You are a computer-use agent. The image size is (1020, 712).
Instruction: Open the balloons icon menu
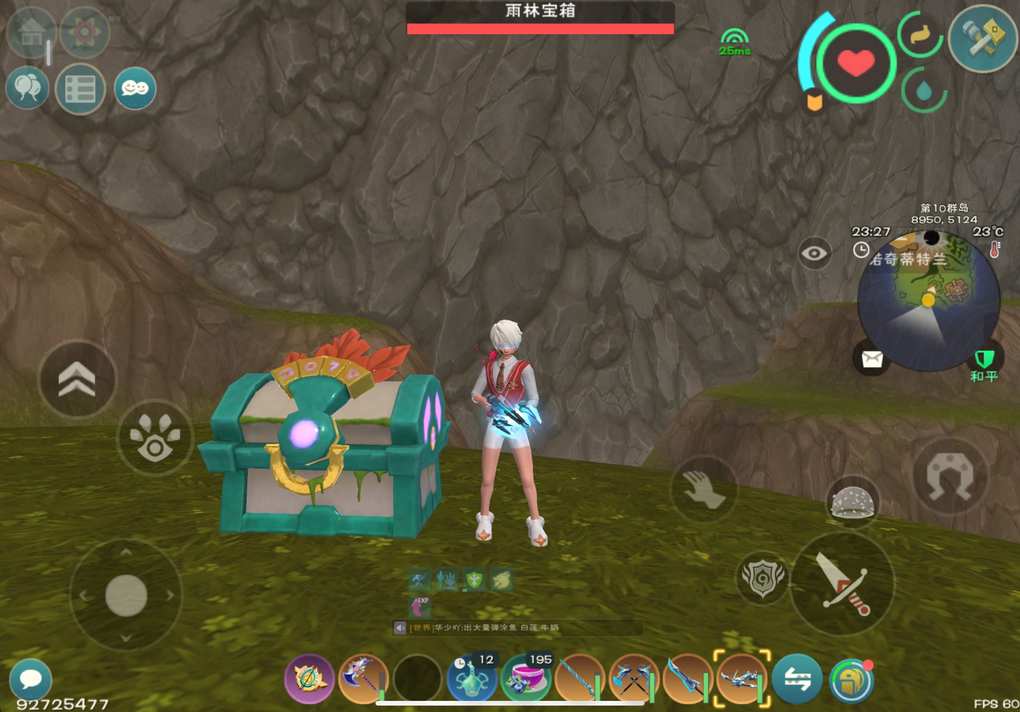(x=28, y=88)
